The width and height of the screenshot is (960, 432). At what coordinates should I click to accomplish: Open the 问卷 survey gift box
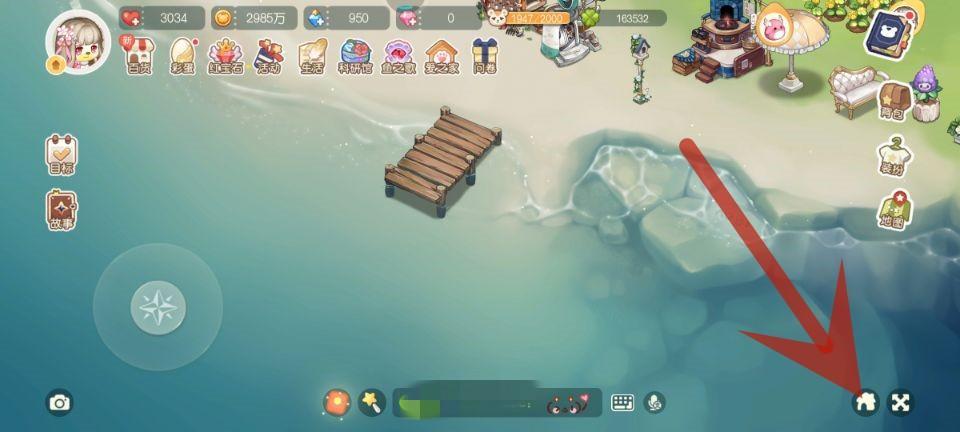485,56
